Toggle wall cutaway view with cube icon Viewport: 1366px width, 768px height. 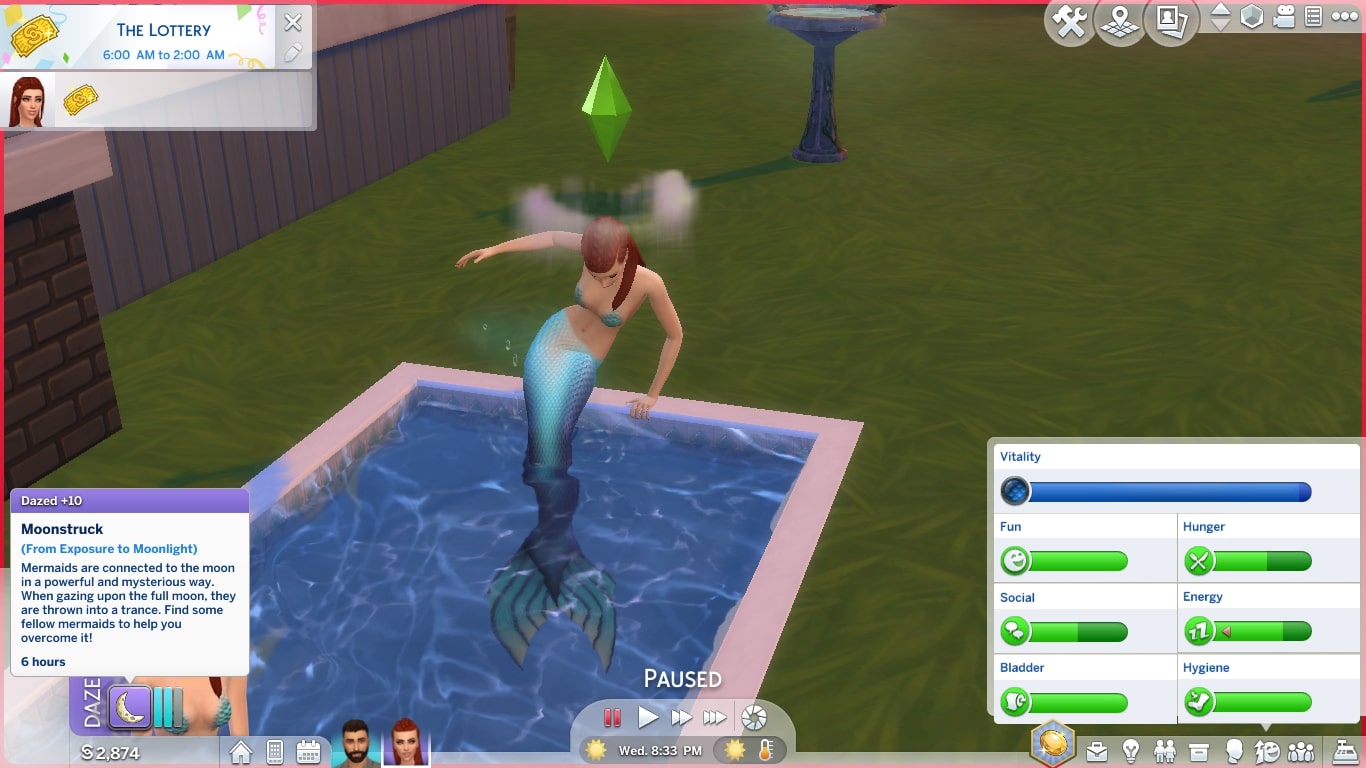click(1253, 17)
